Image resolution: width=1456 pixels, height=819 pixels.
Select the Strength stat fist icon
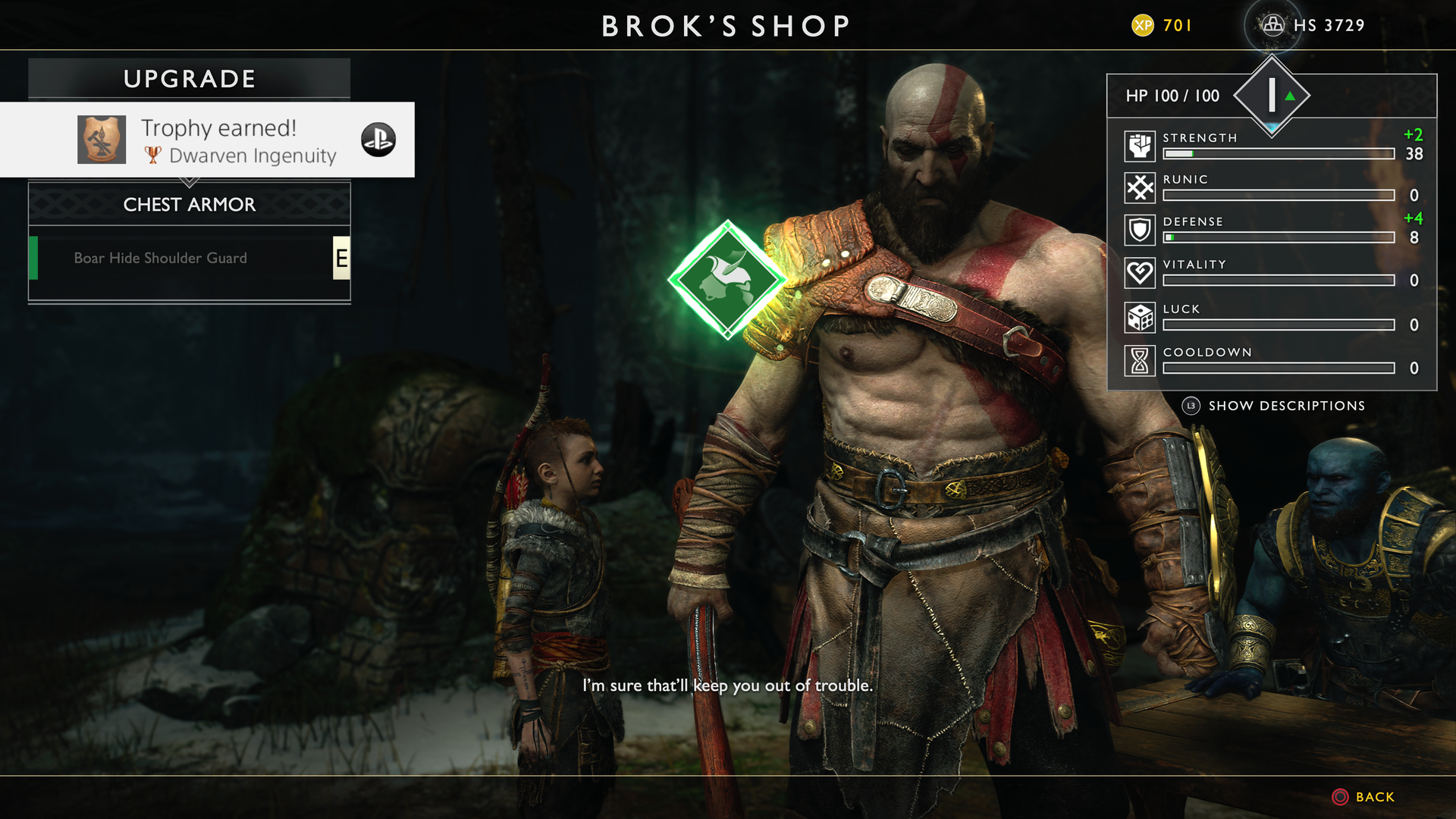(1140, 146)
